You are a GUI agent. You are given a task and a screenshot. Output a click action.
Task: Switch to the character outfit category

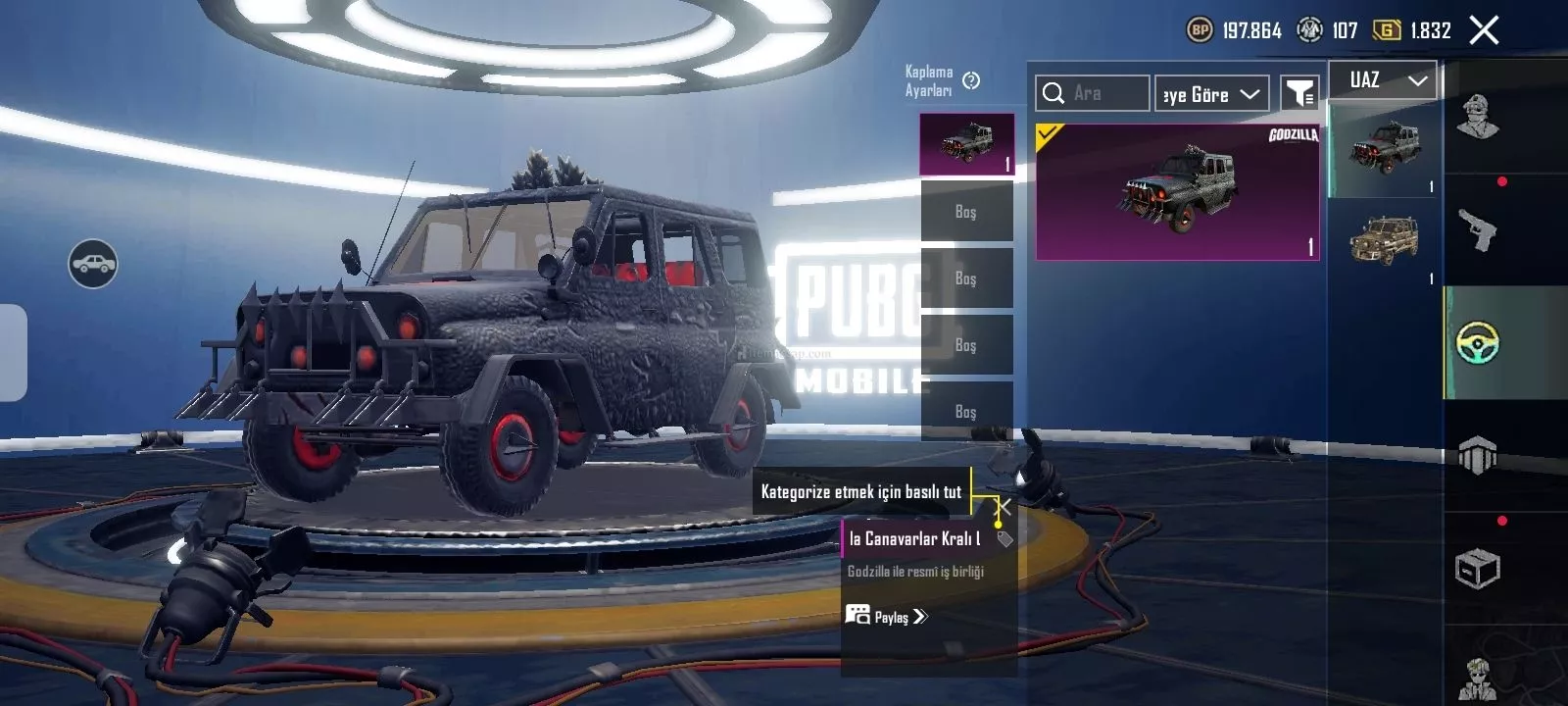pyautogui.click(x=1477, y=118)
